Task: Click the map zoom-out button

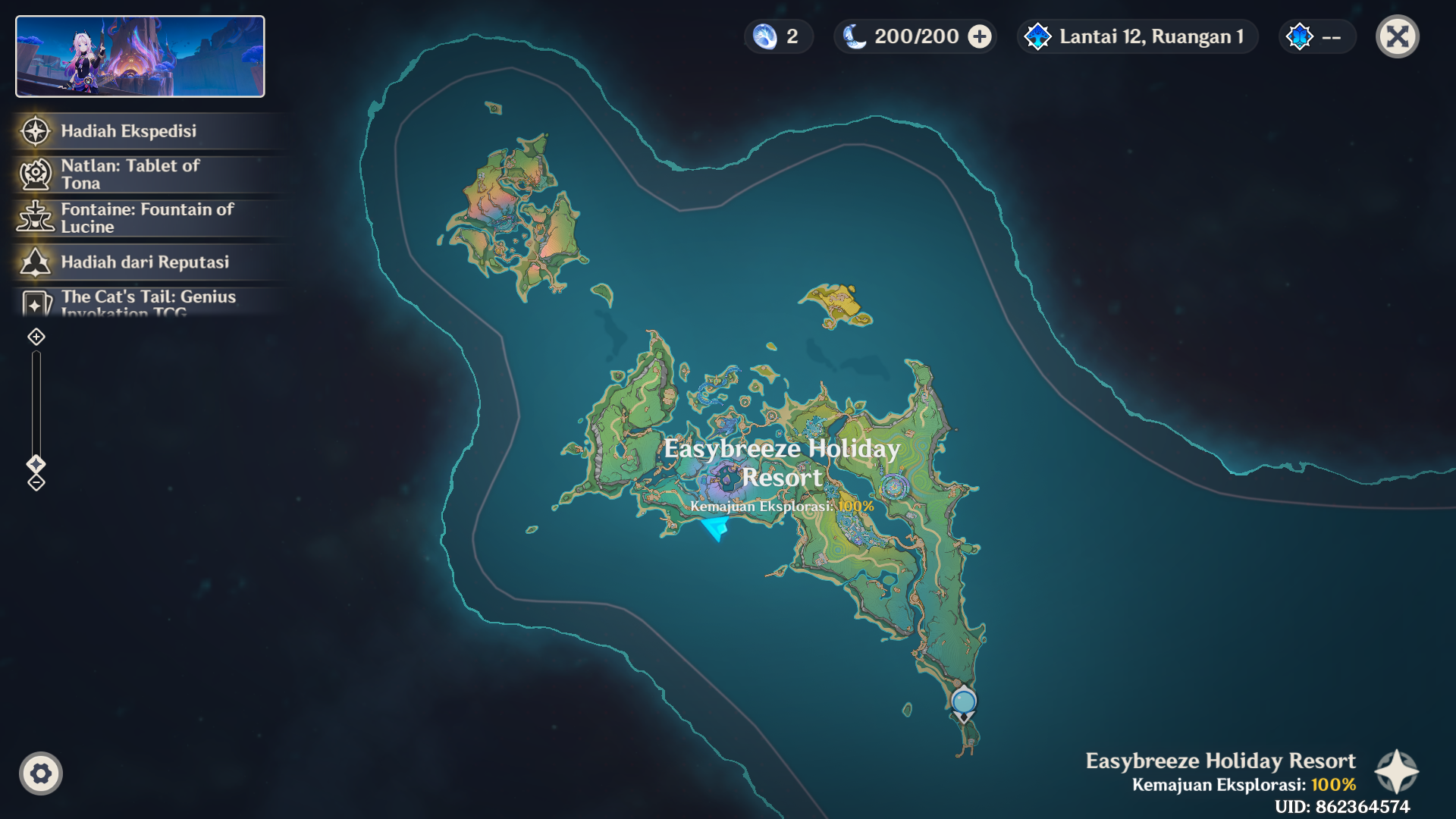Action: click(x=36, y=483)
